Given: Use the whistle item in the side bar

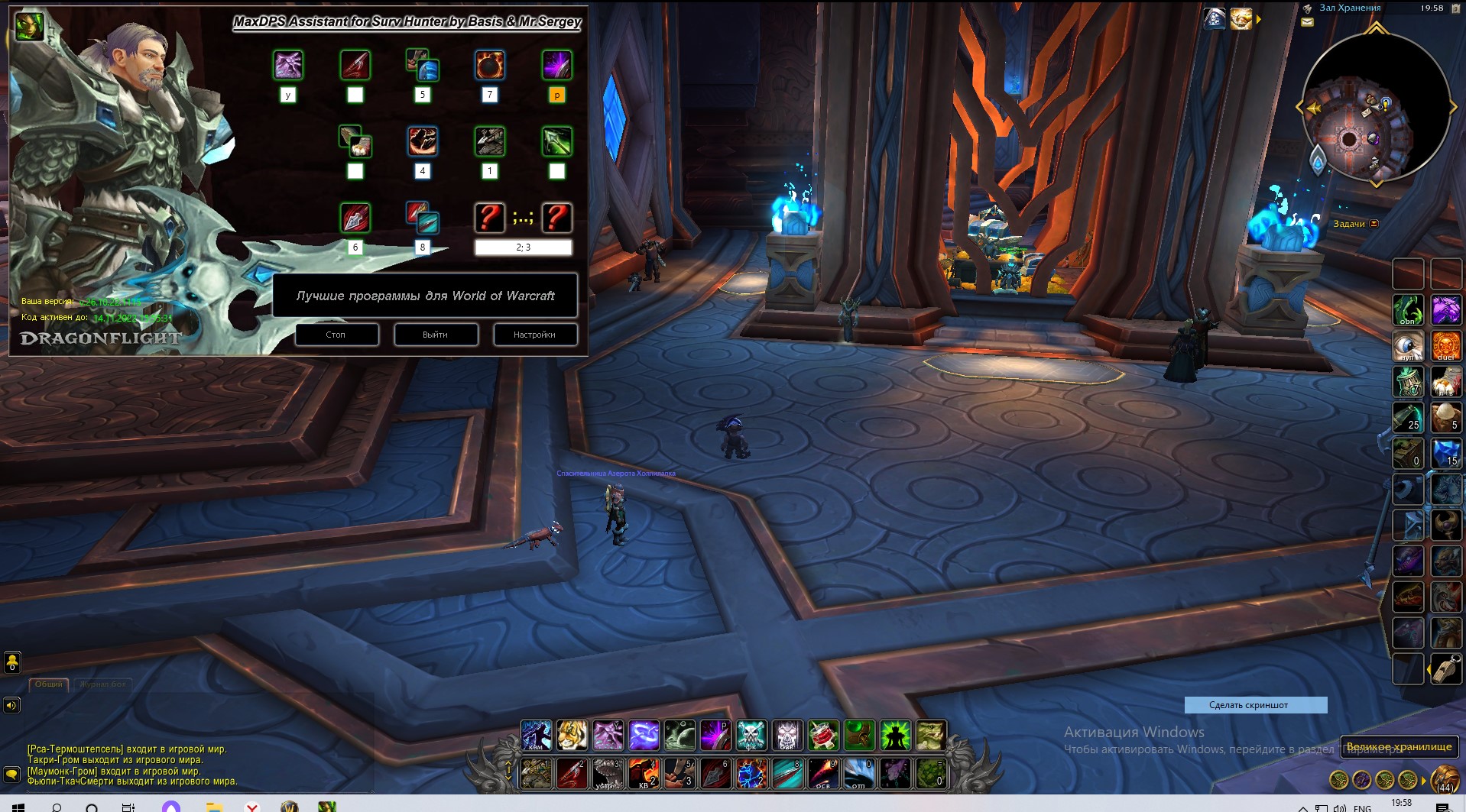Looking at the screenshot, I should (x=1445, y=668).
